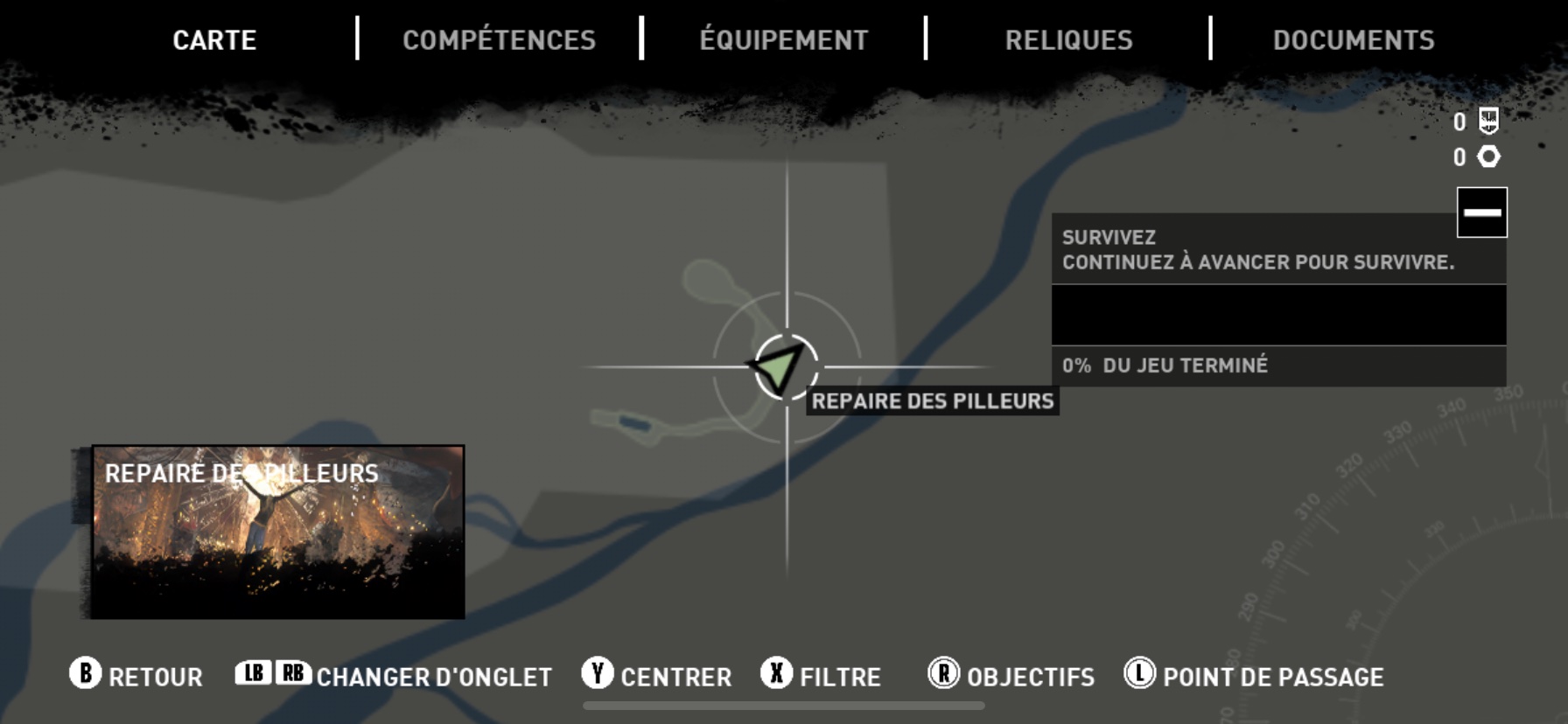Show the Reliques tab
This screenshot has width=1568, height=724.
(x=1068, y=40)
